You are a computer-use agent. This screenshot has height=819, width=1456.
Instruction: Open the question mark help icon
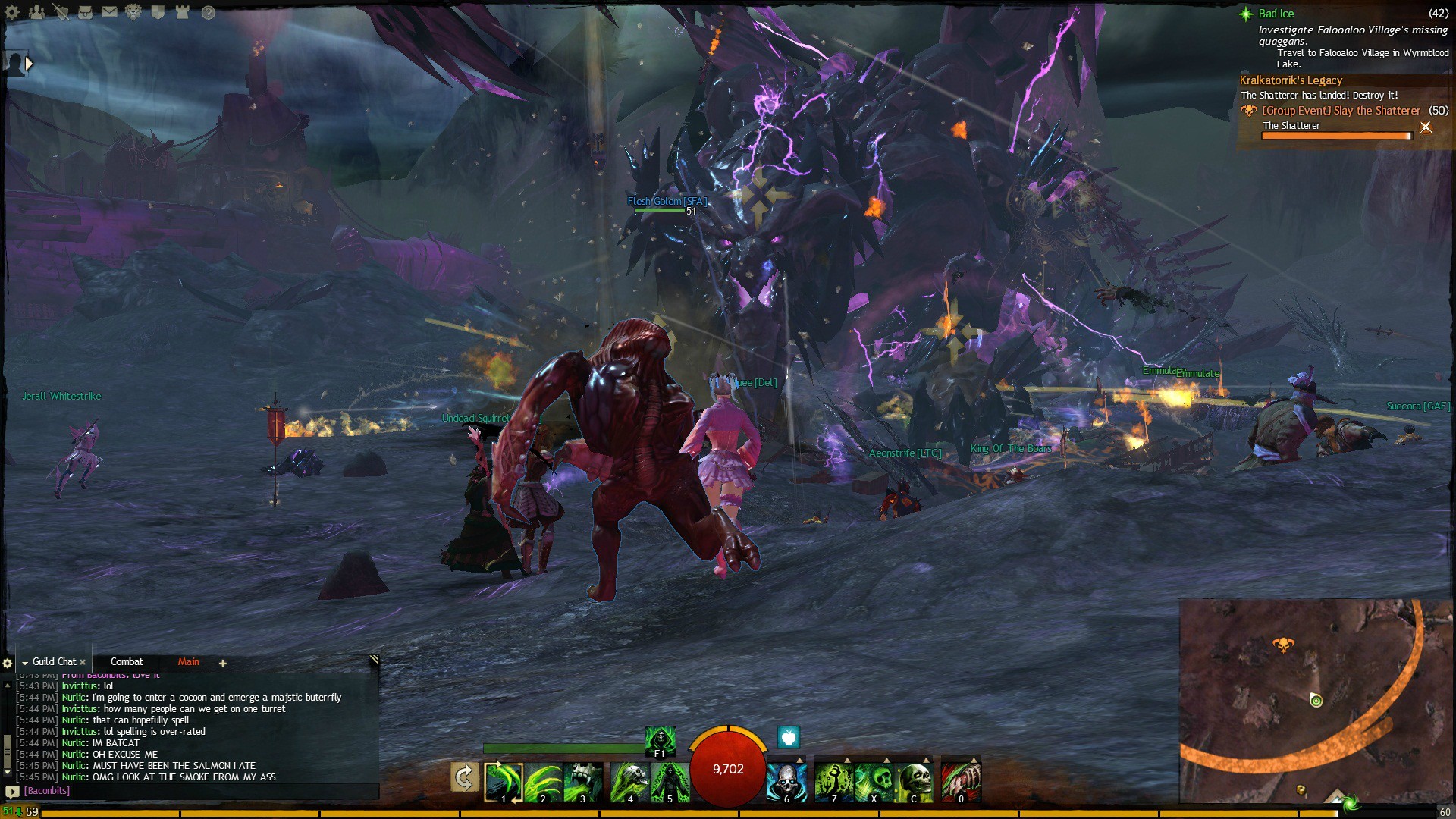(208, 12)
